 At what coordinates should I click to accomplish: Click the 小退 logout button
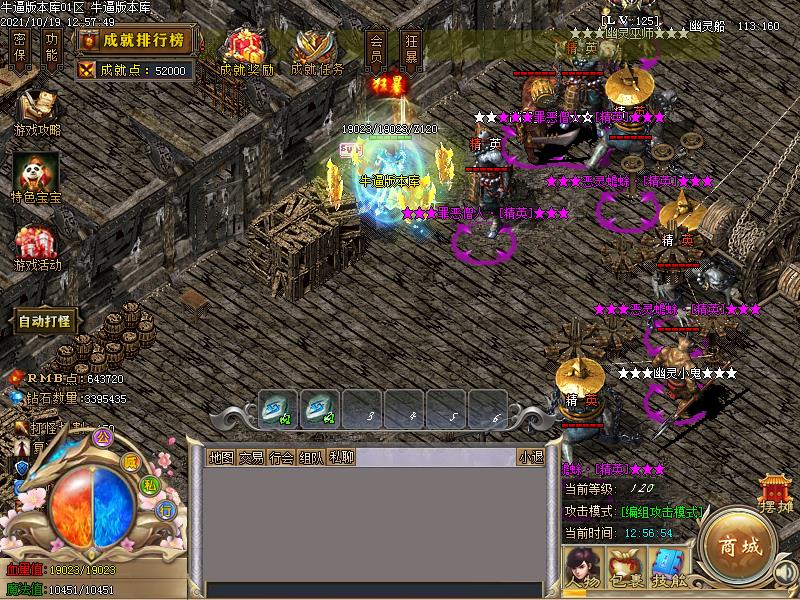[x=530, y=457]
